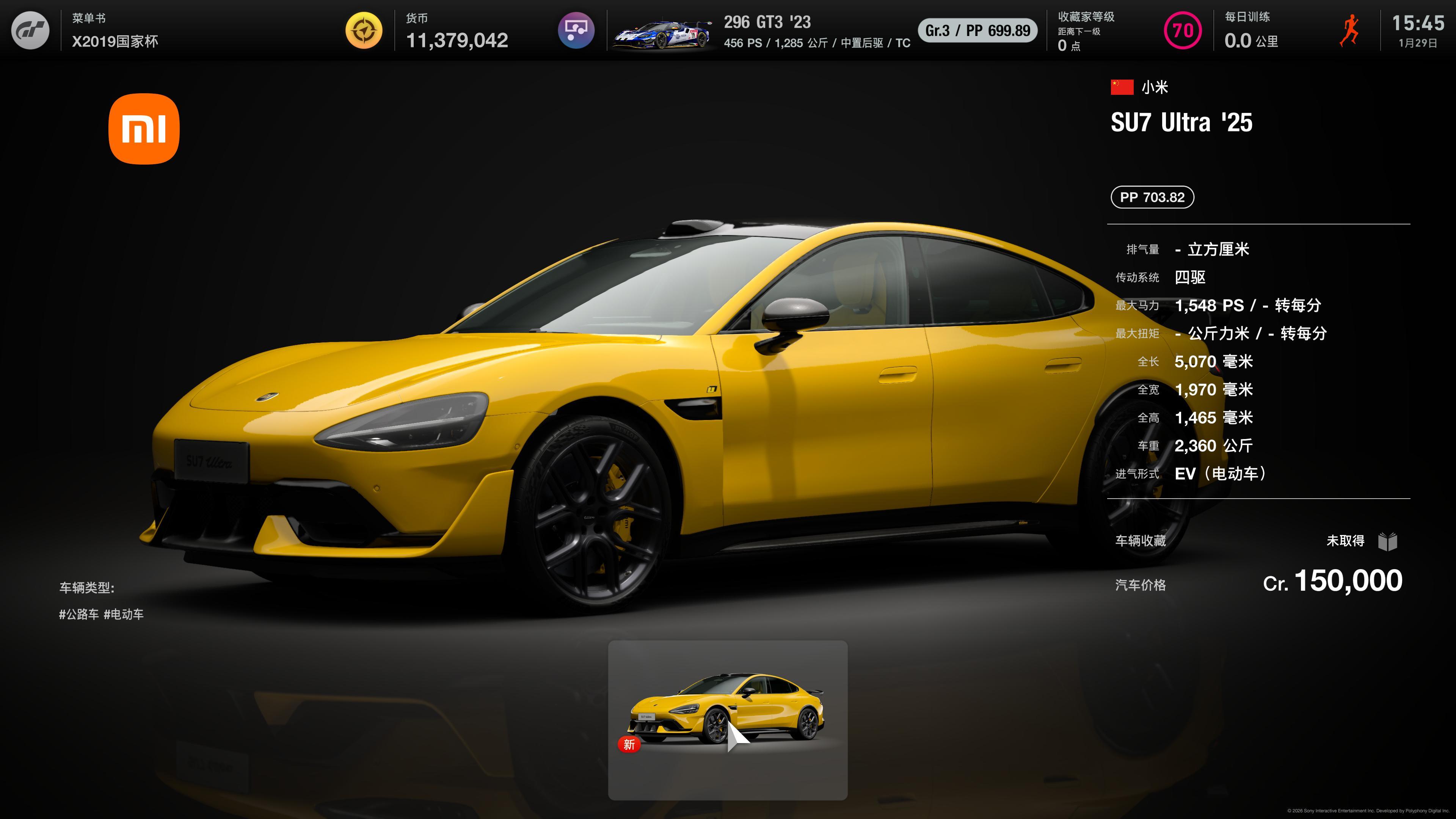The width and height of the screenshot is (1456, 819).
Task: Click the PP 703.82 rating badge
Action: tap(1152, 197)
